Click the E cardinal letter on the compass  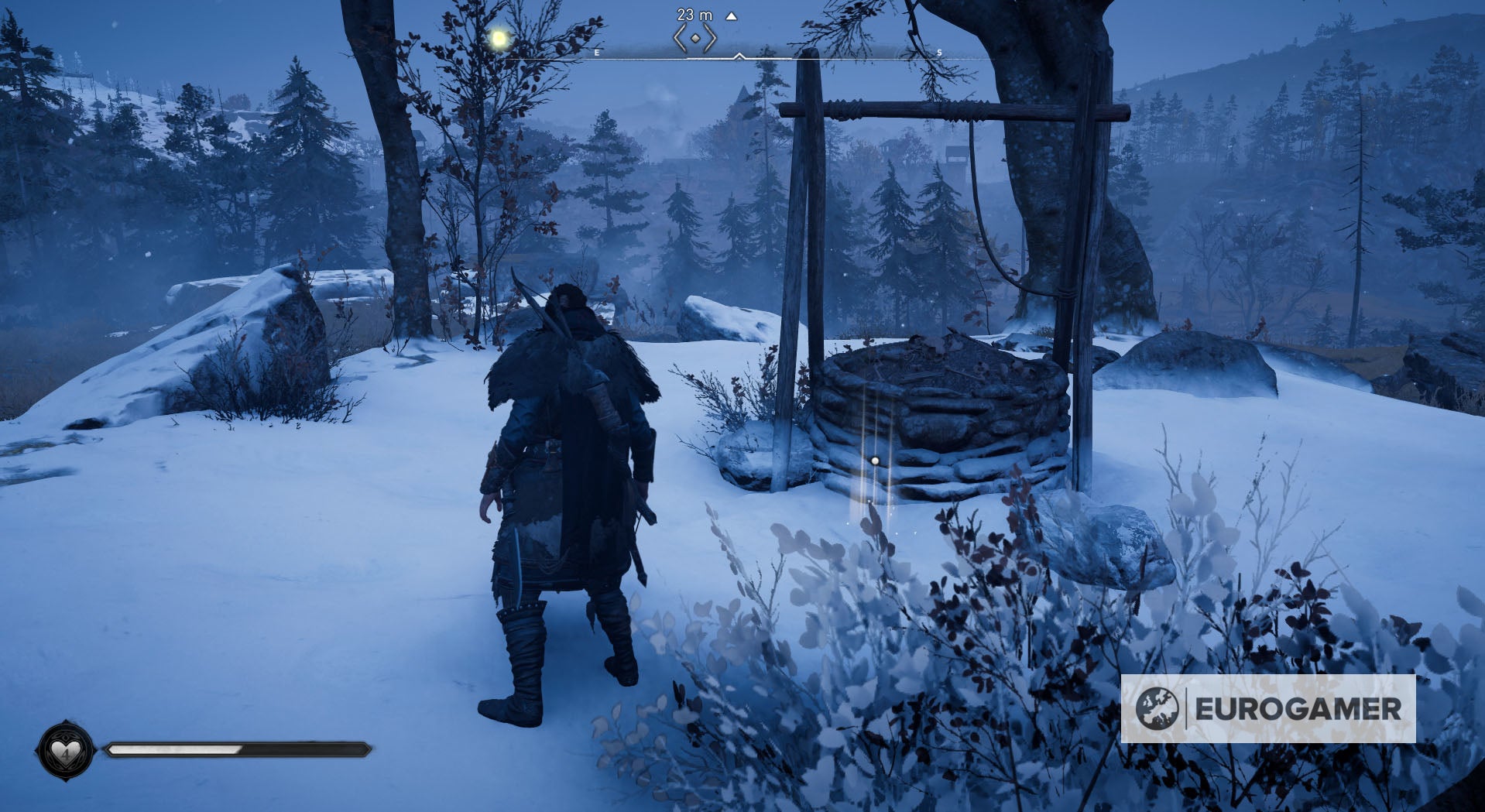tap(596, 53)
